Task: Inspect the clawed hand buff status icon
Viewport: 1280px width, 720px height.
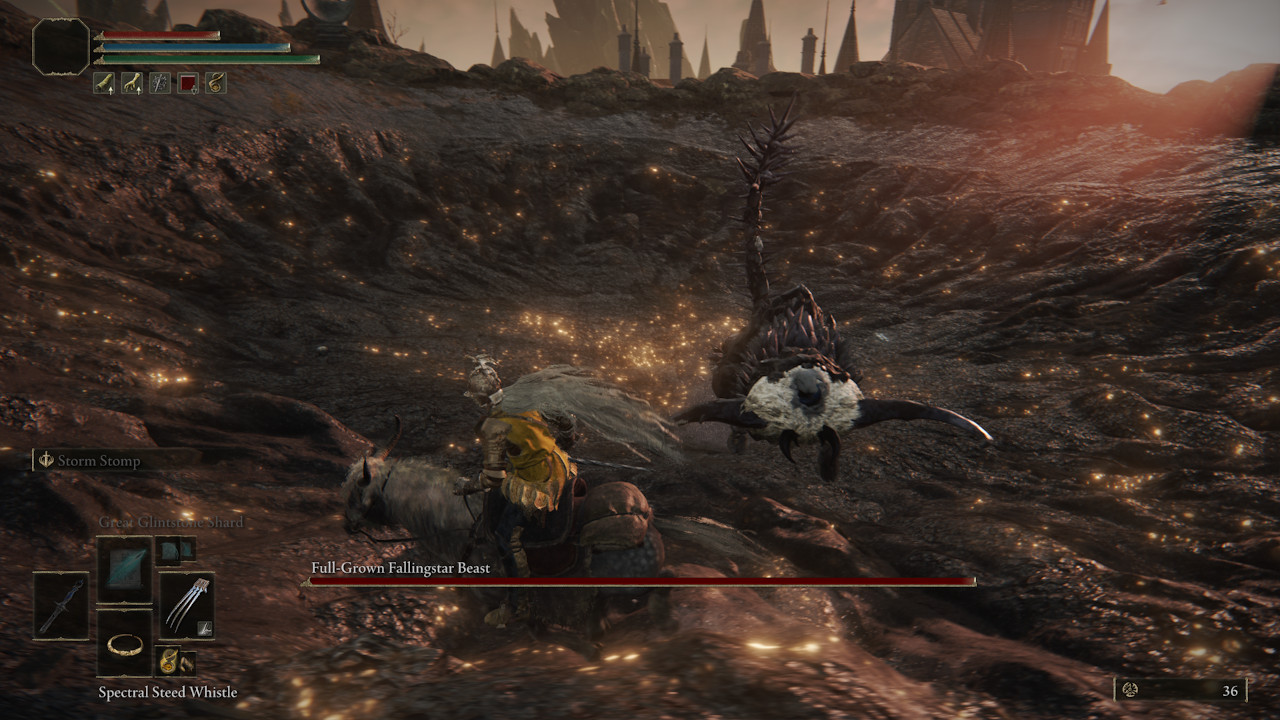Action: pyautogui.click(x=132, y=84)
